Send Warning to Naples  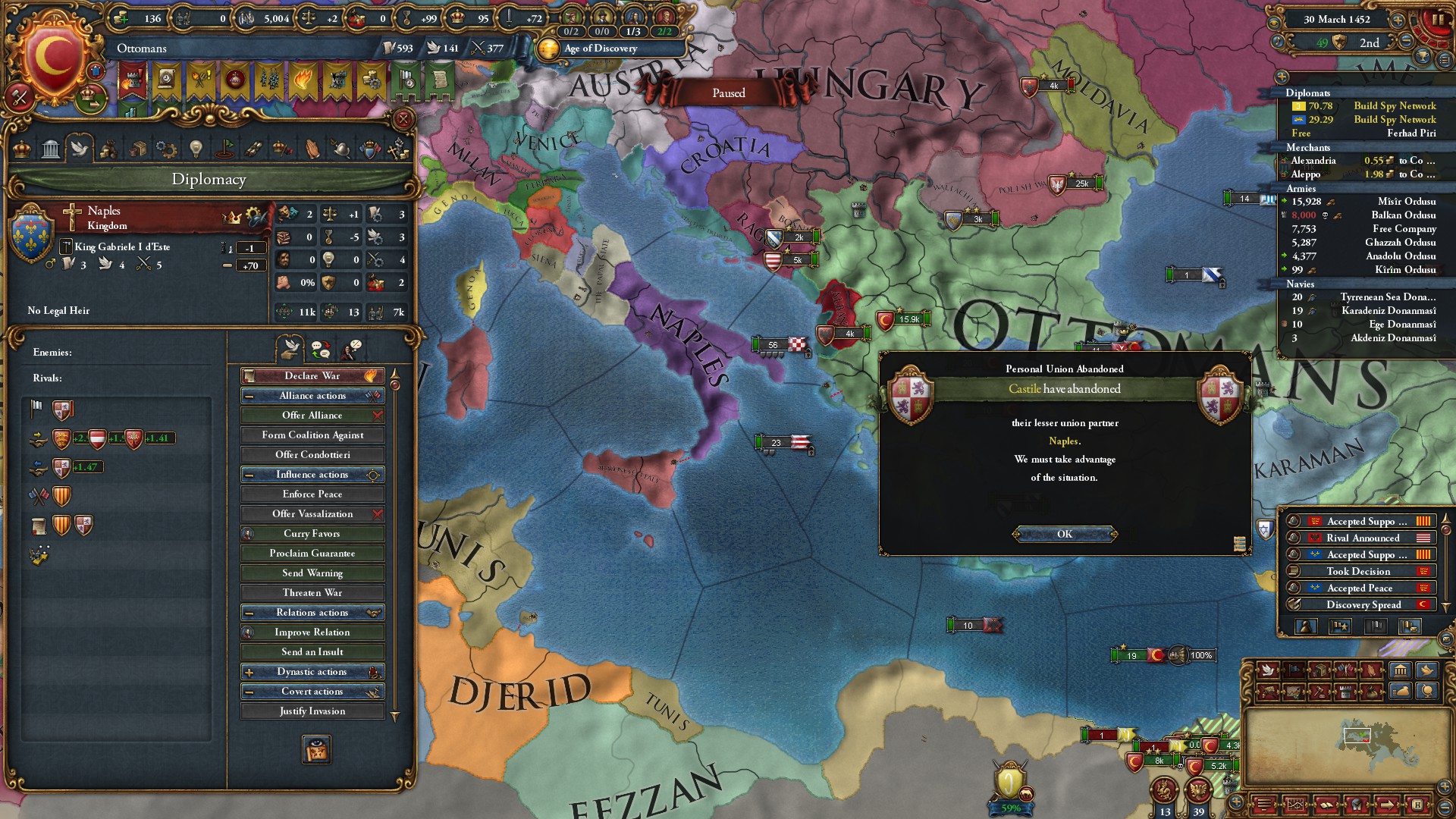click(312, 573)
